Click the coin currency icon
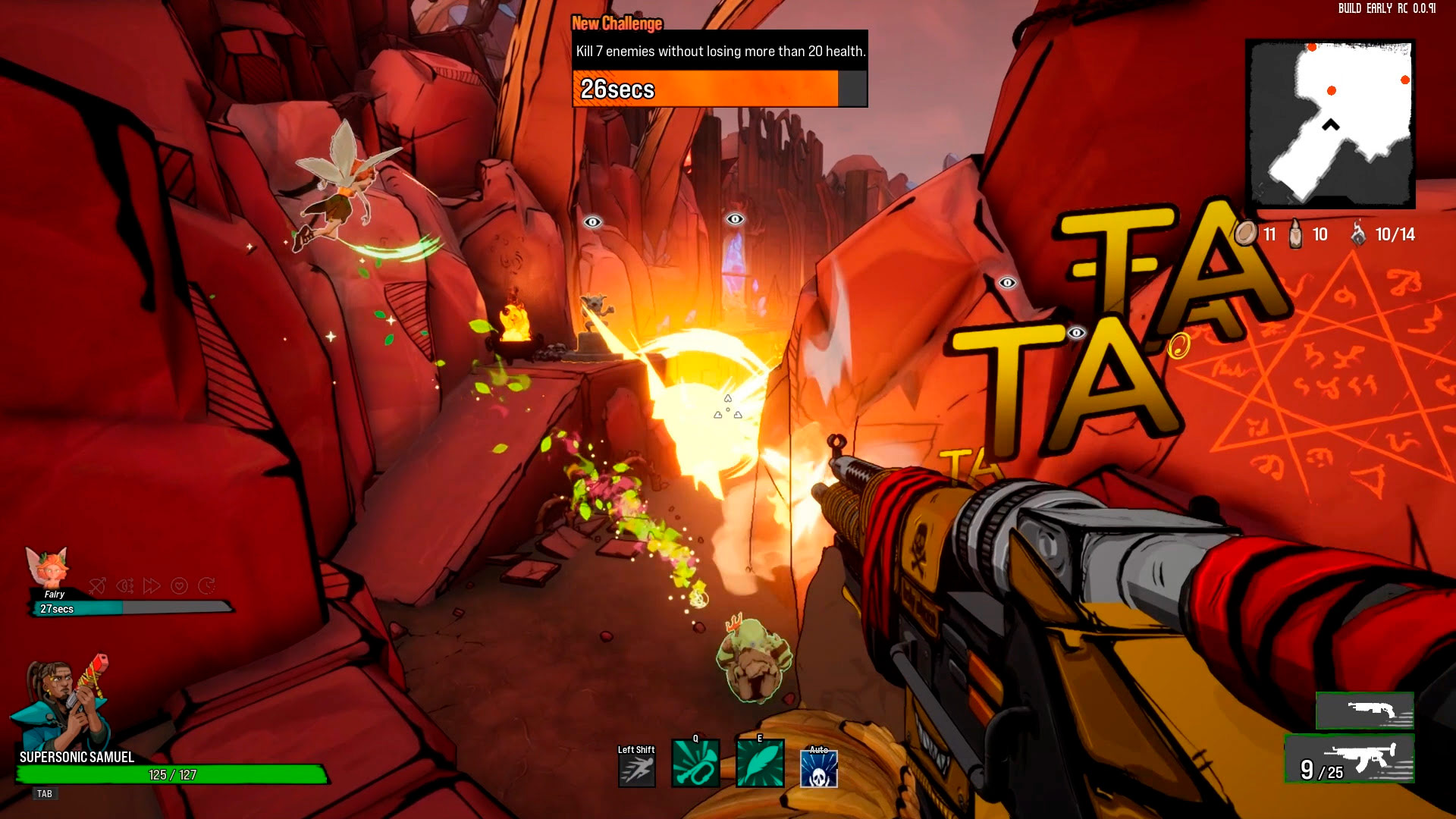Viewport: 1456px width, 819px height. coord(1244,234)
